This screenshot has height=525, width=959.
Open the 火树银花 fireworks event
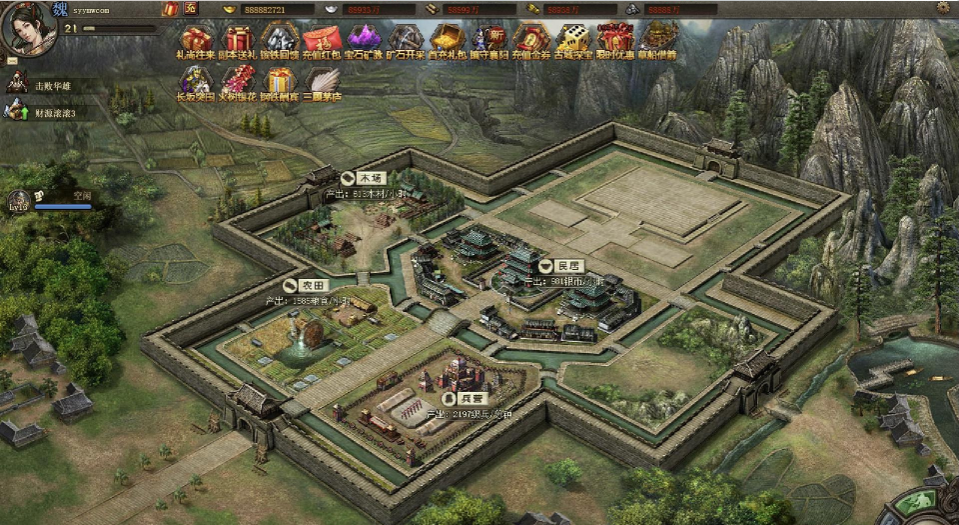[x=237, y=82]
